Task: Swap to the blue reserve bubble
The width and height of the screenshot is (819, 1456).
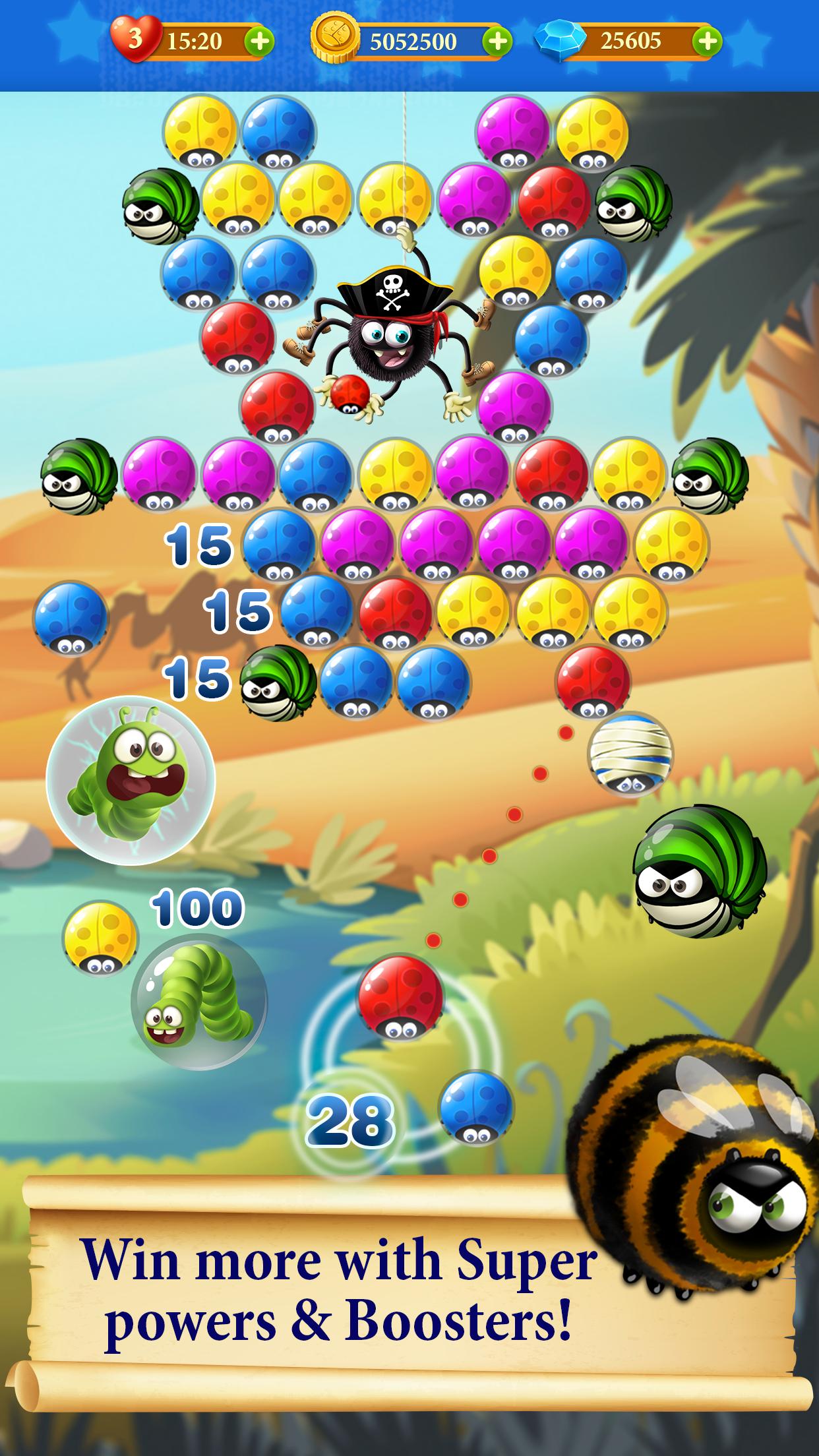Action: click(475, 1107)
